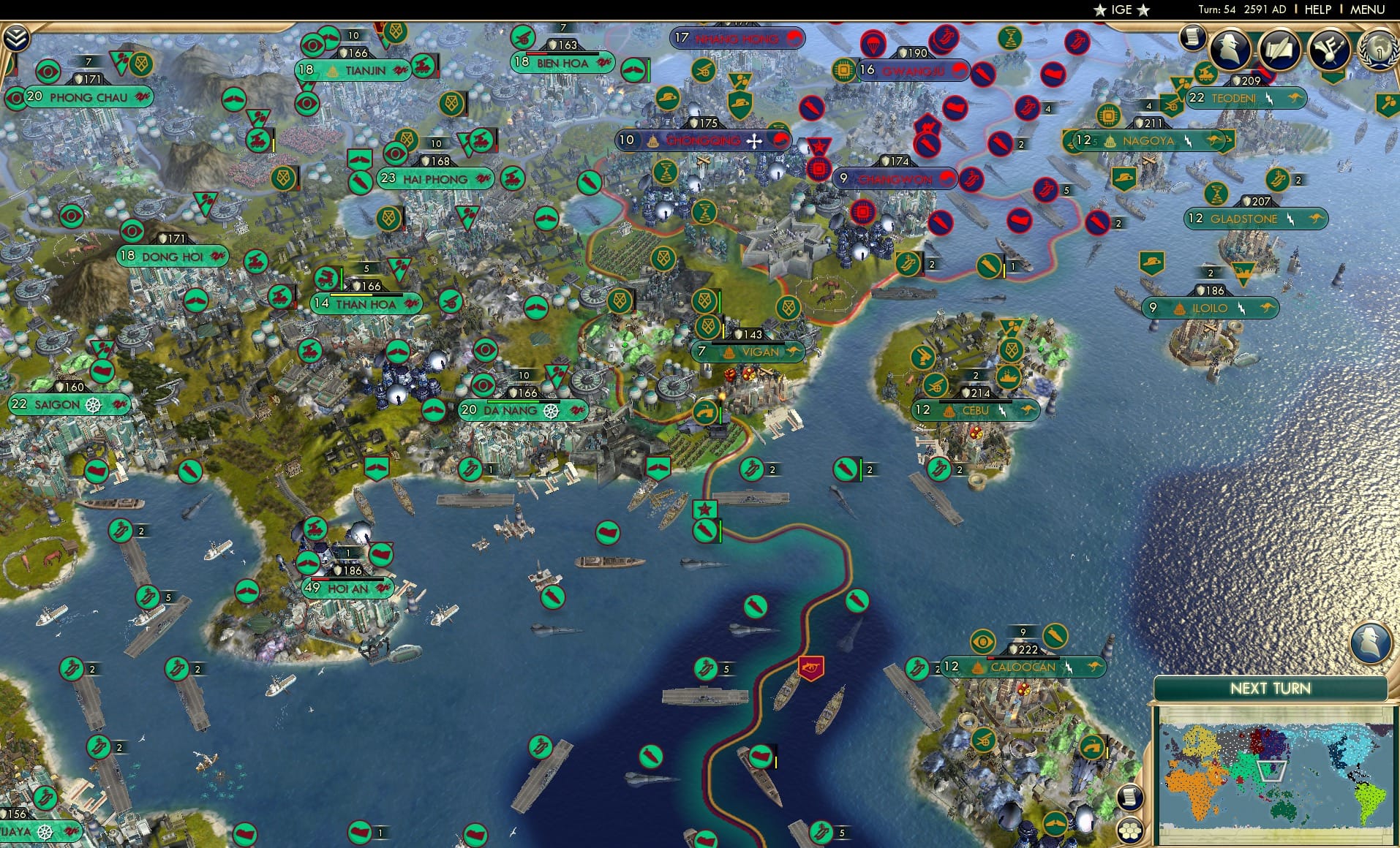
Task: Select the aircraft carrier flag near Hoi An
Action: [x=381, y=555]
